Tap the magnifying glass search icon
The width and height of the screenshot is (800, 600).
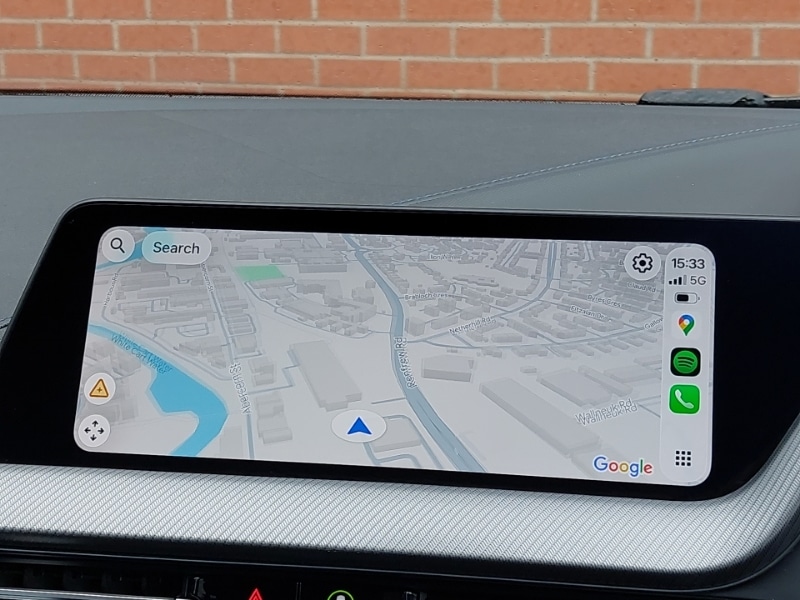118,245
